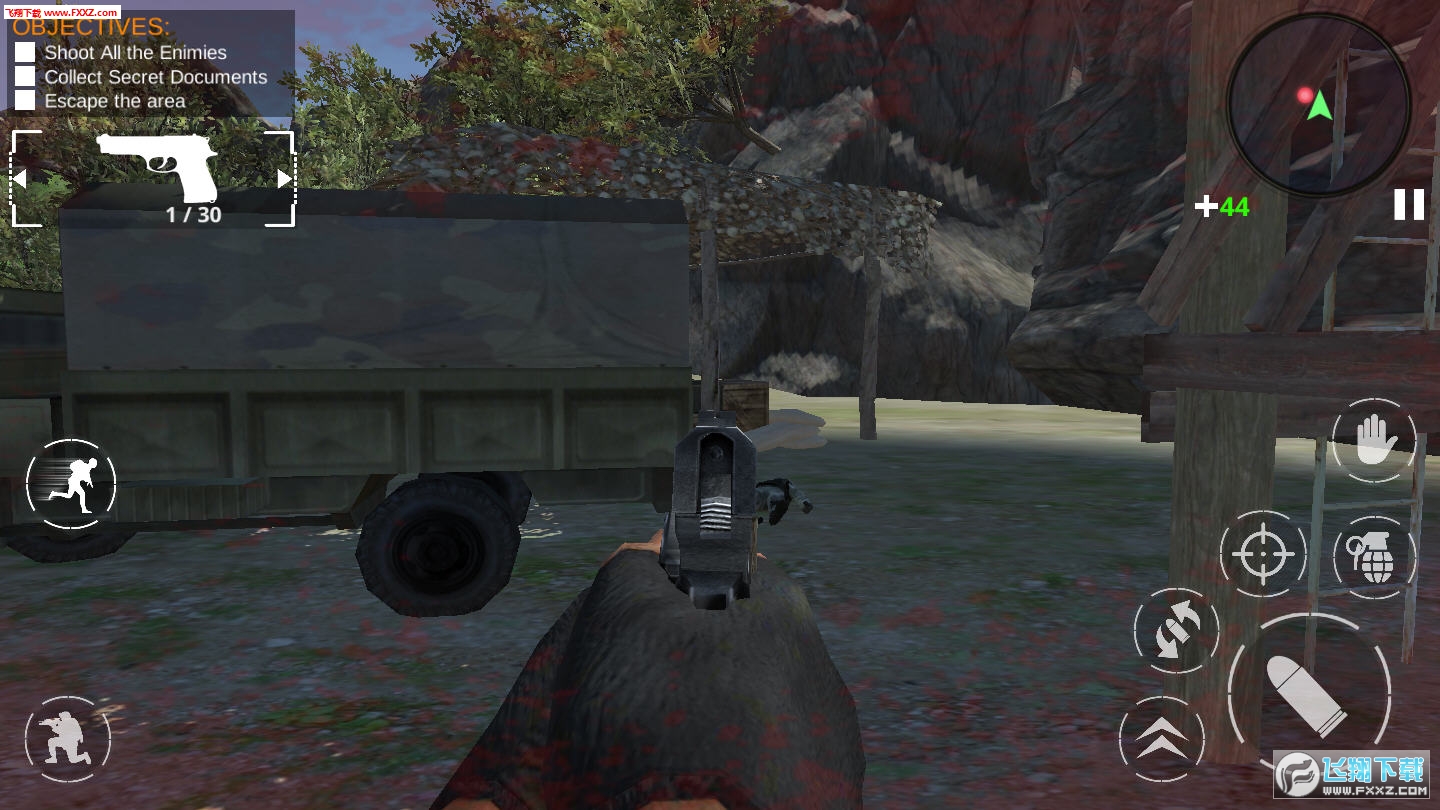Reload using the circular arrows button

(x=1176, y=631)
